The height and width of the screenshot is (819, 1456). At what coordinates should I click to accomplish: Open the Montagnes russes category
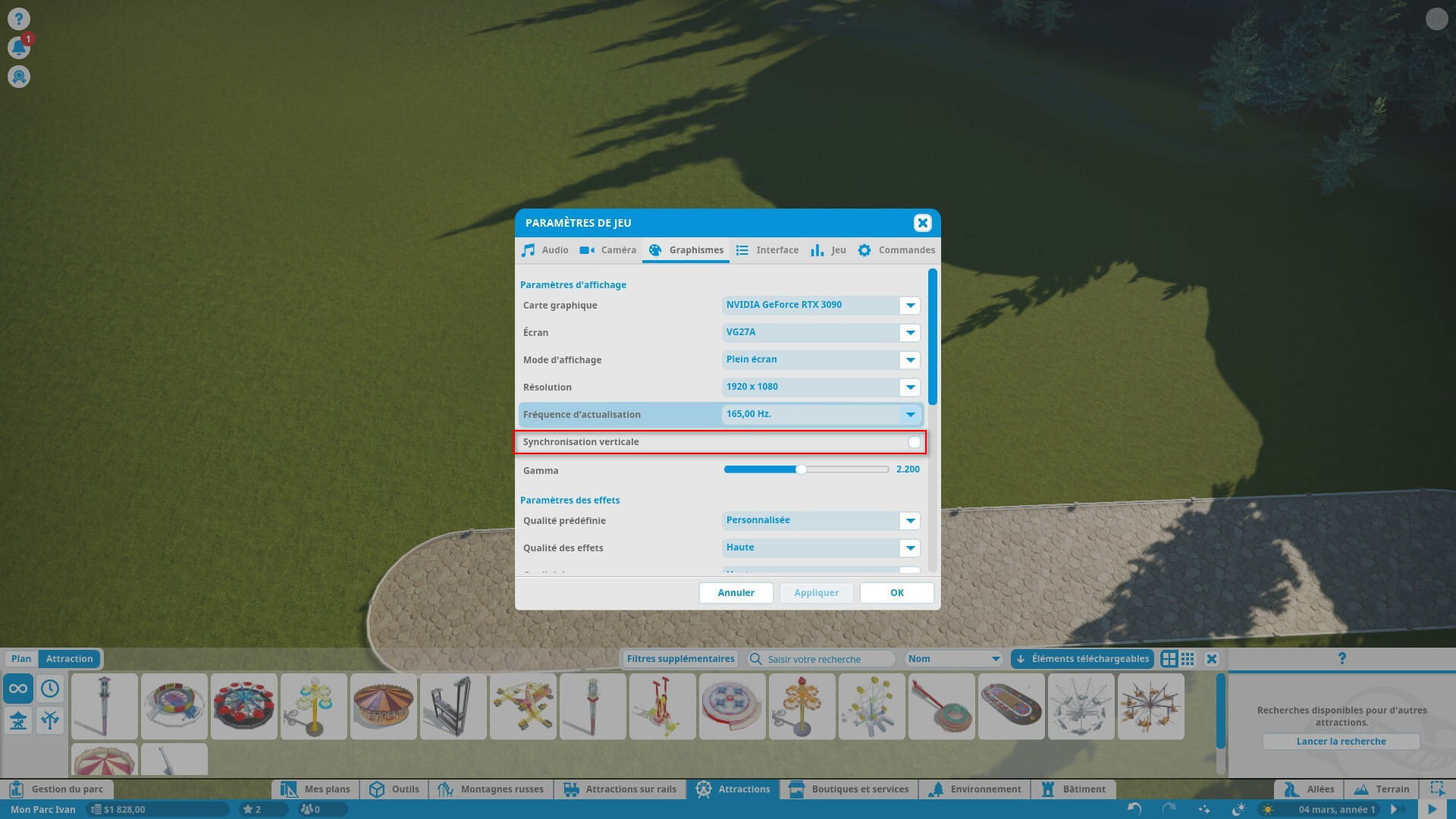(491, 789)
